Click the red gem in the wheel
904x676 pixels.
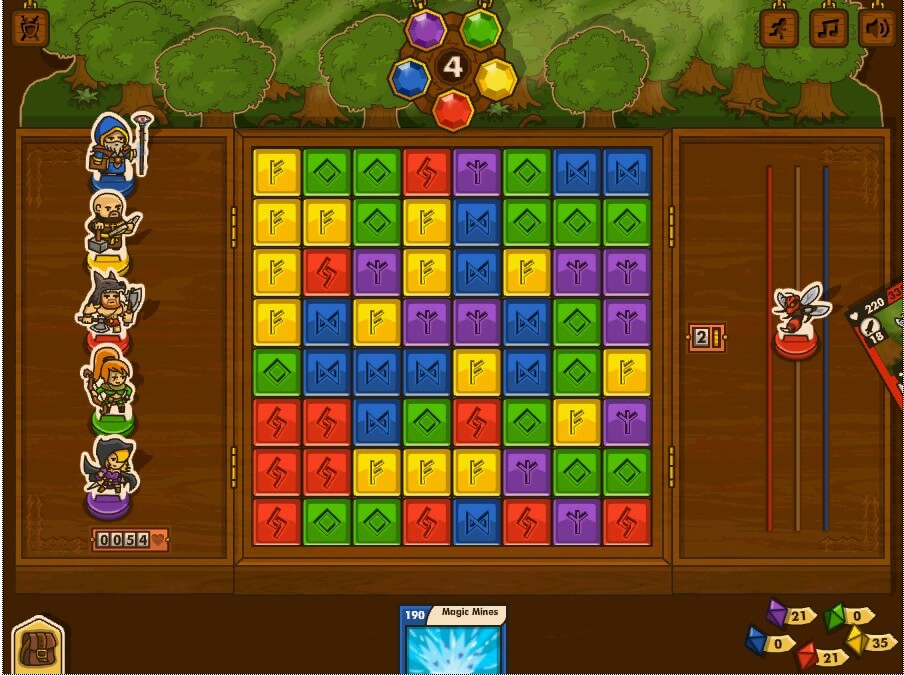pyautogui.click(x=453, y=108)
